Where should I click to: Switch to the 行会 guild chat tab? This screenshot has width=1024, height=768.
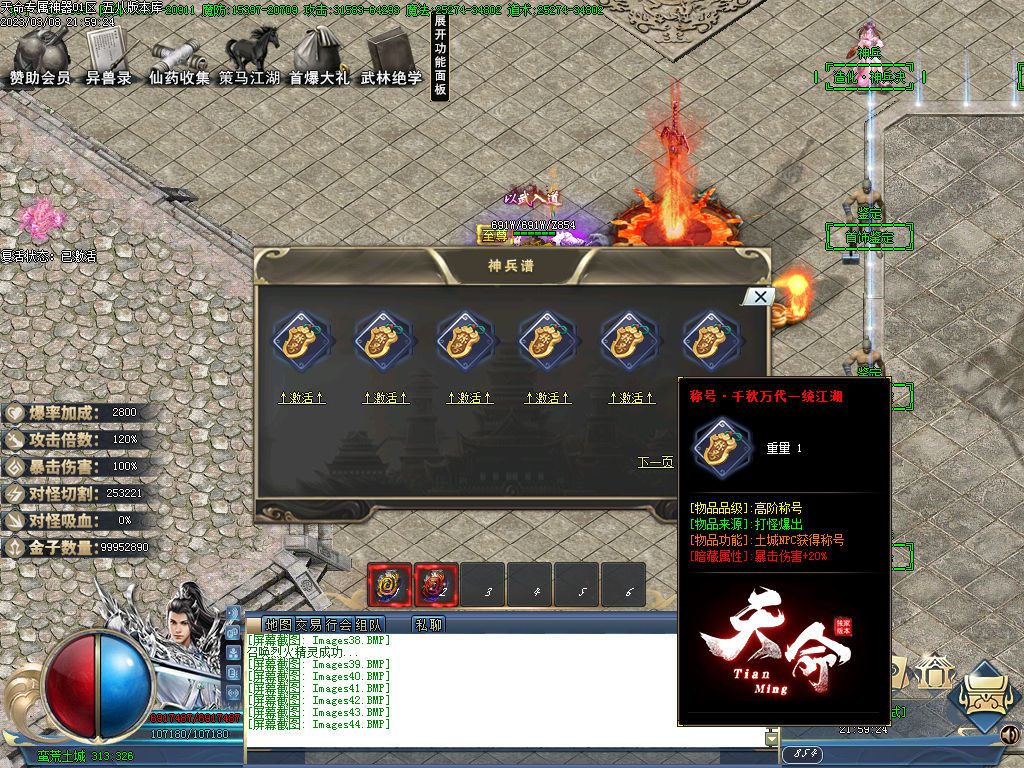(338, 624)
